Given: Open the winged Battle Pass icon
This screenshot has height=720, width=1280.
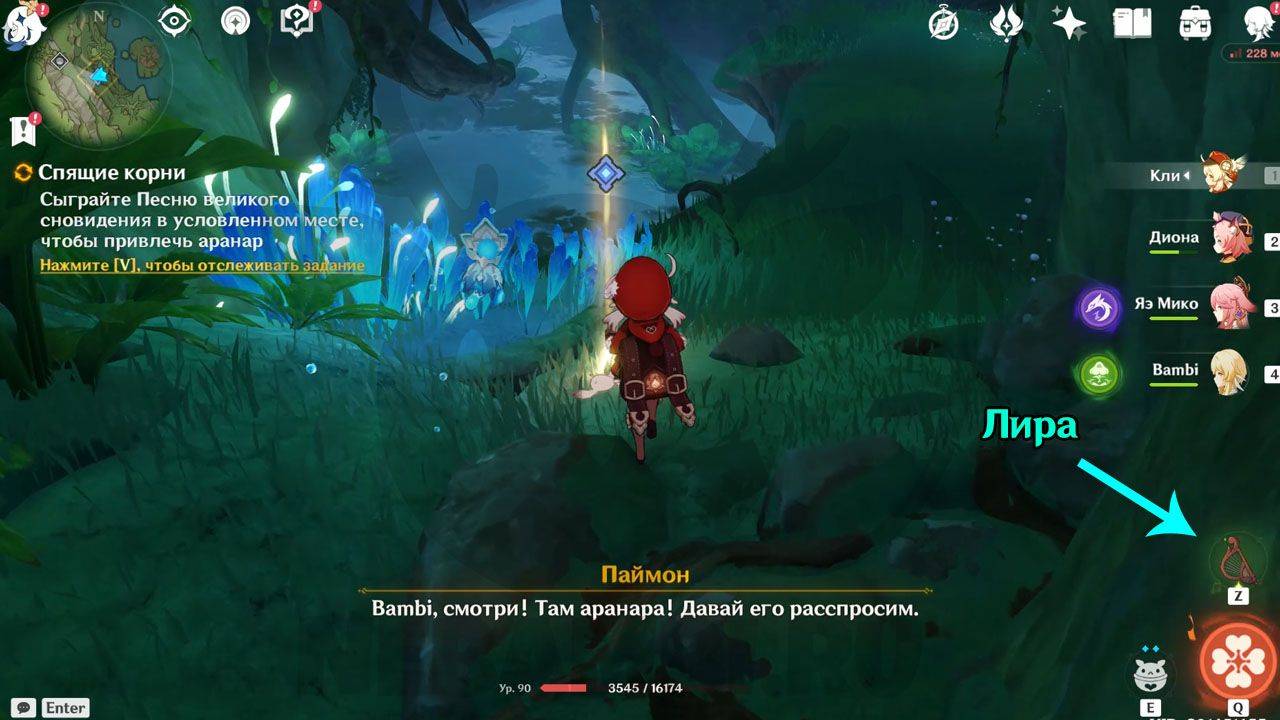Looking at the screenshot, I should coord(1006,23).
